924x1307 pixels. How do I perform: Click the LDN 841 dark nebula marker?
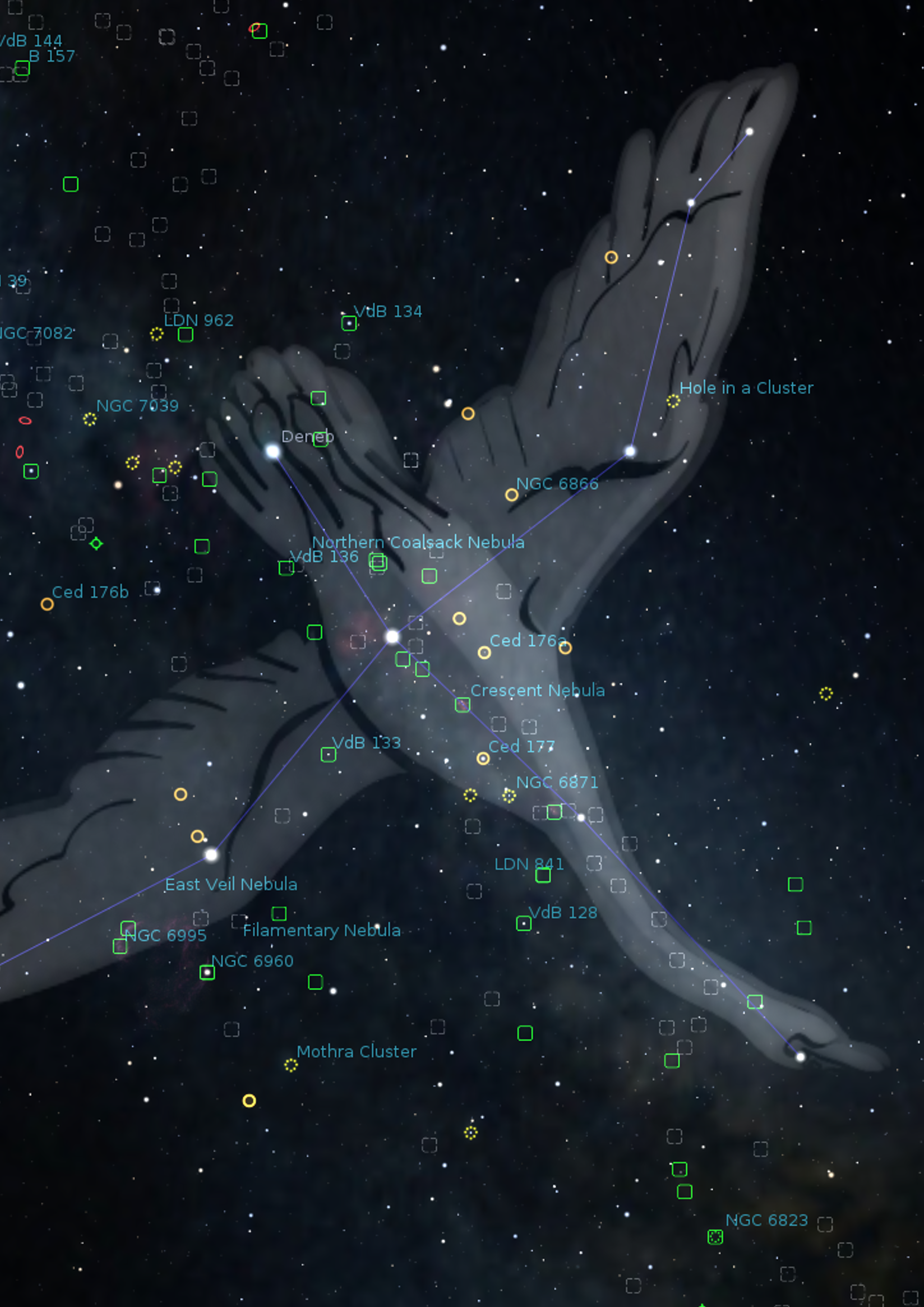coord(542,875)
